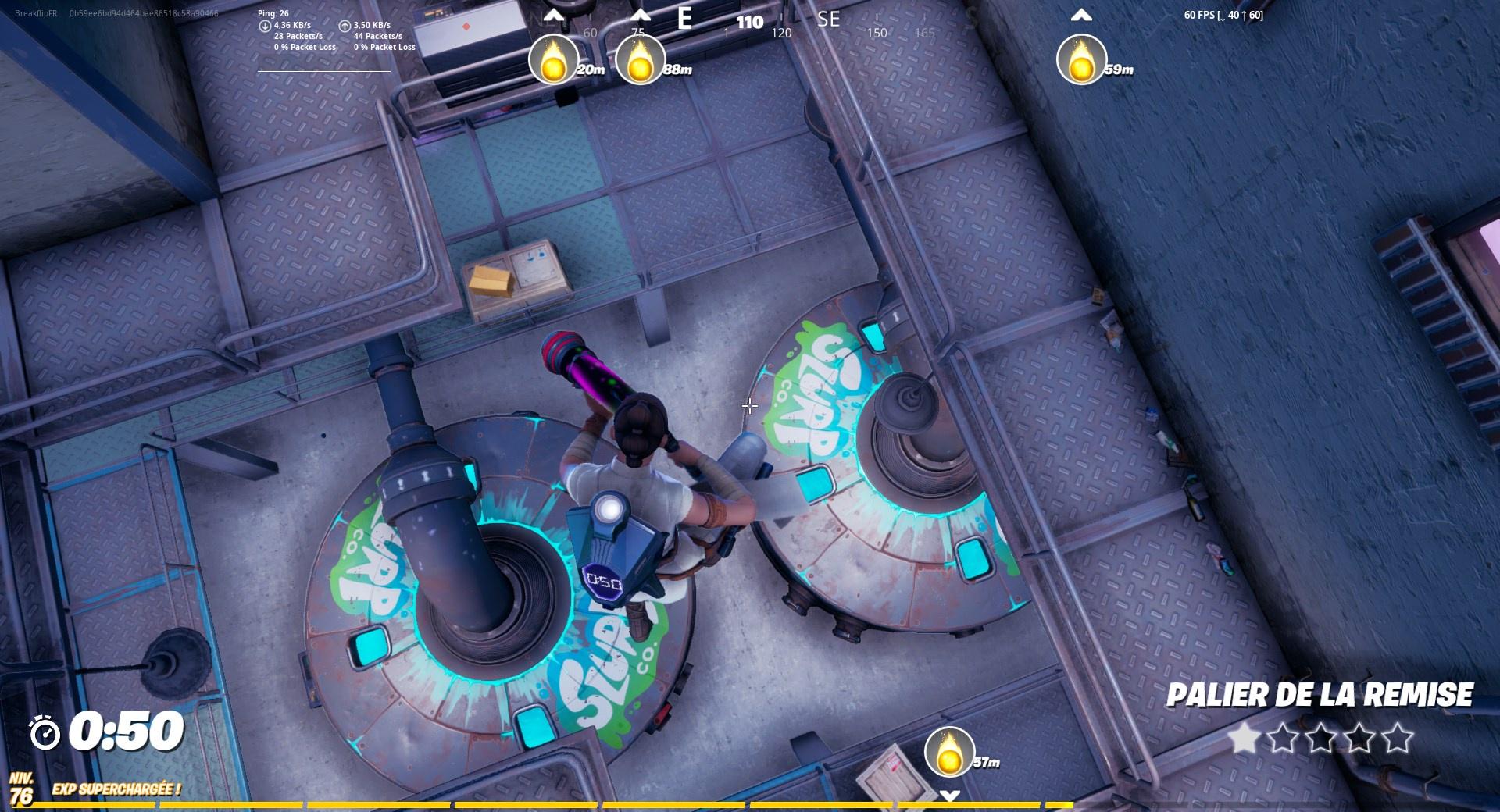Click the upload arrow beside 3,50 KB/s
Screen dimensions: 1500x812
[345, 26]
